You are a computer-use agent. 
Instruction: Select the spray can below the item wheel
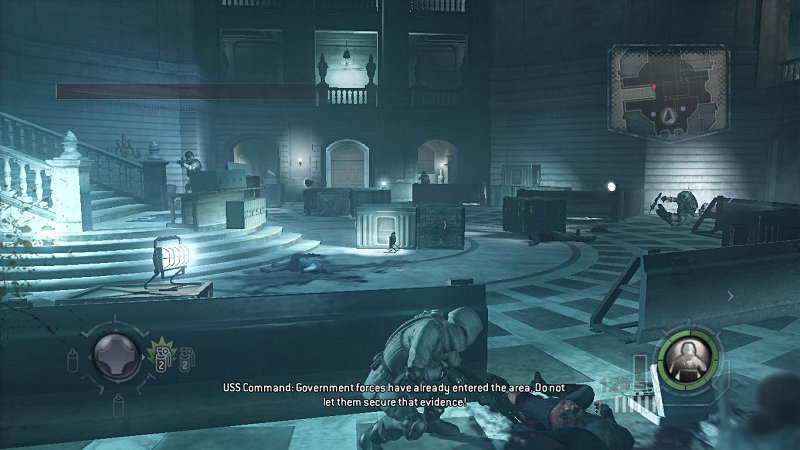tap(118, 403)
